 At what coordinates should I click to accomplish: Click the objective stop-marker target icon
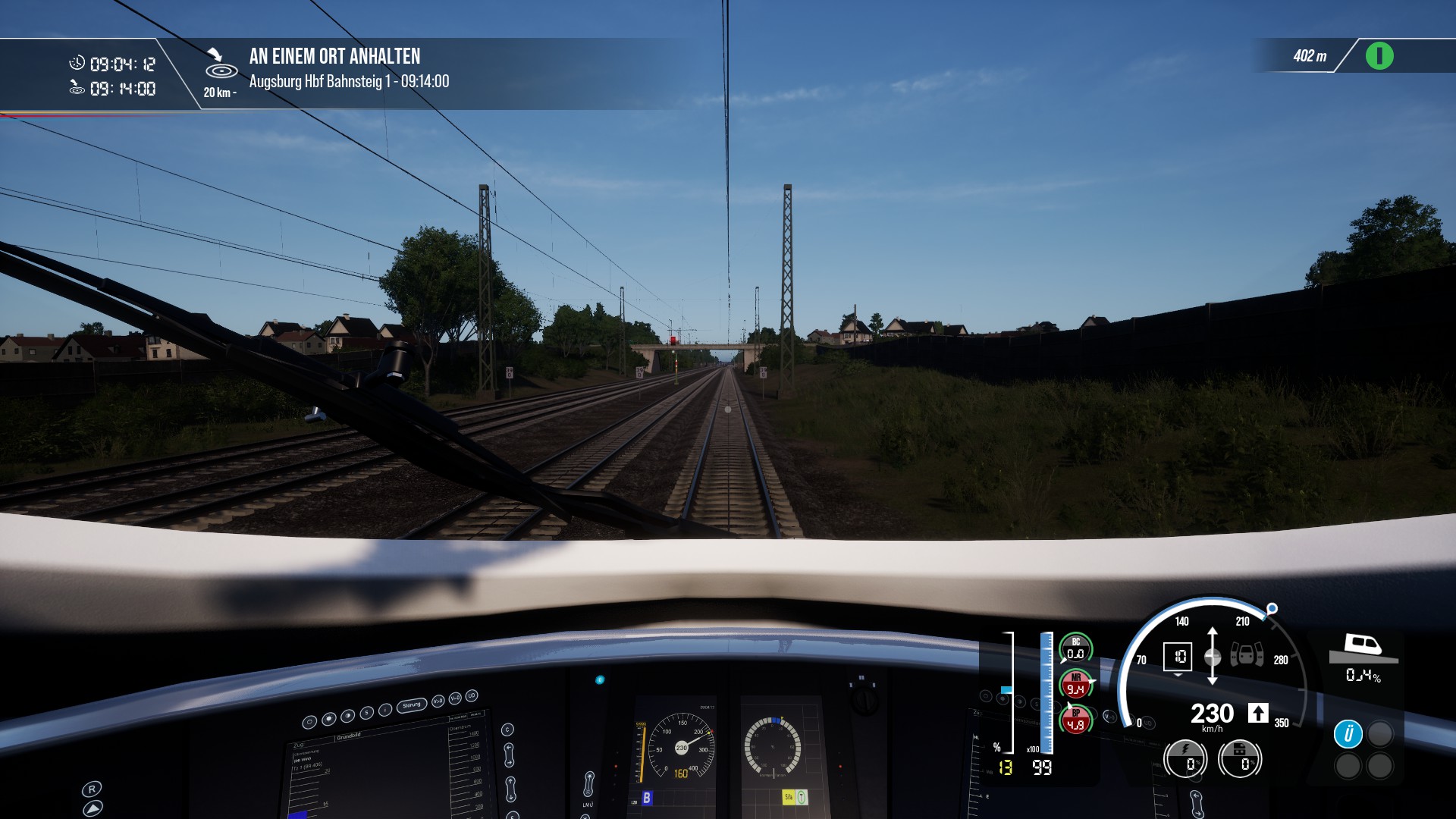click(221, 67)
